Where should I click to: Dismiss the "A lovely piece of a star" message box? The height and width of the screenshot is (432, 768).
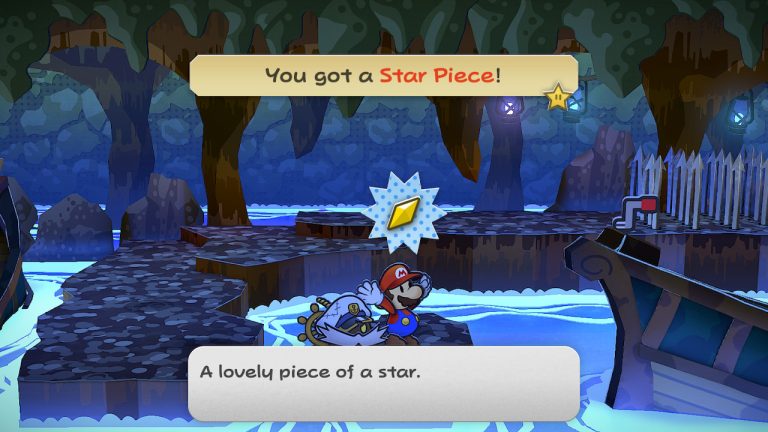(x=383, y=382)
